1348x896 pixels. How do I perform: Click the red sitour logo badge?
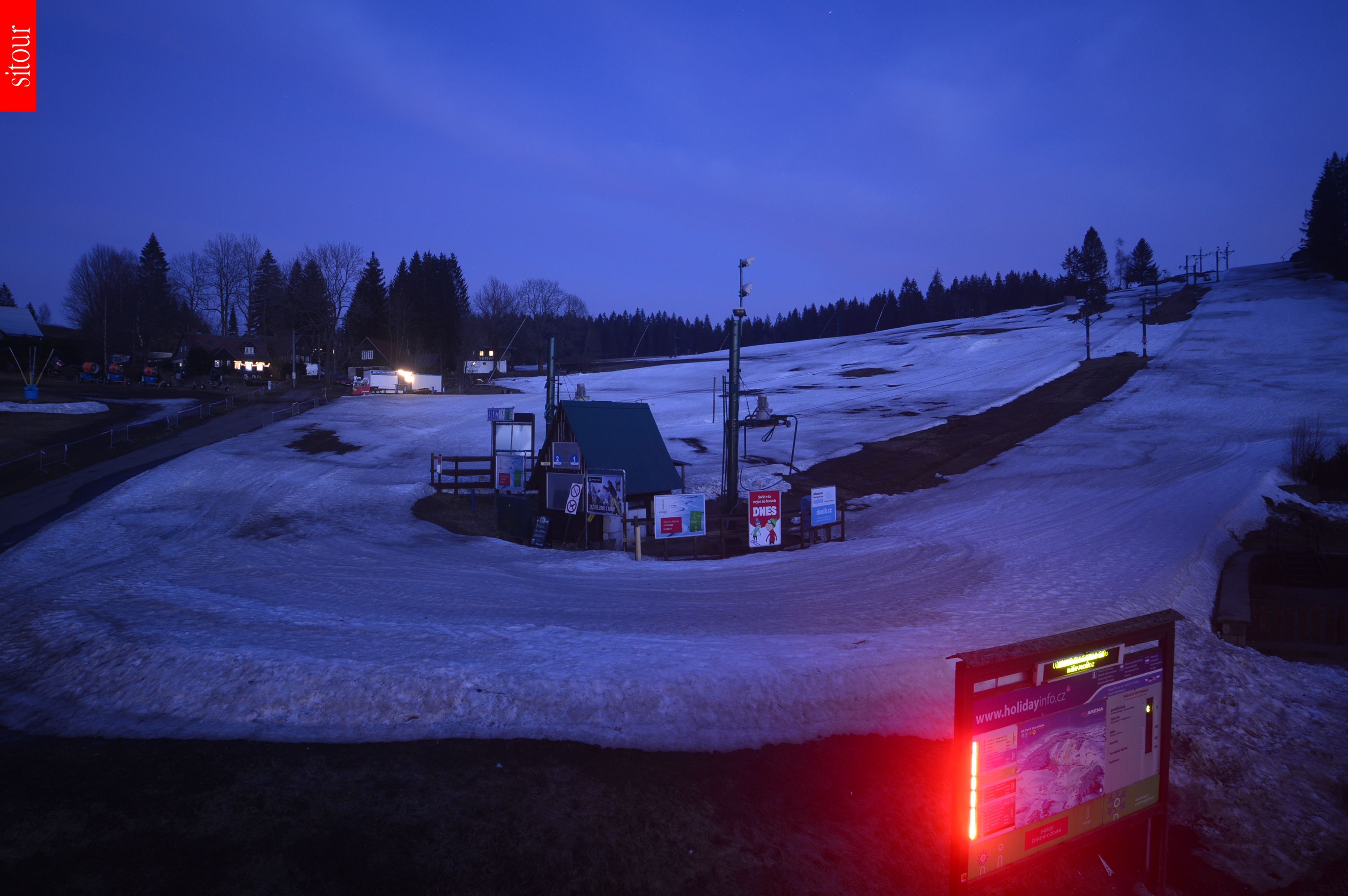(18, 56)
